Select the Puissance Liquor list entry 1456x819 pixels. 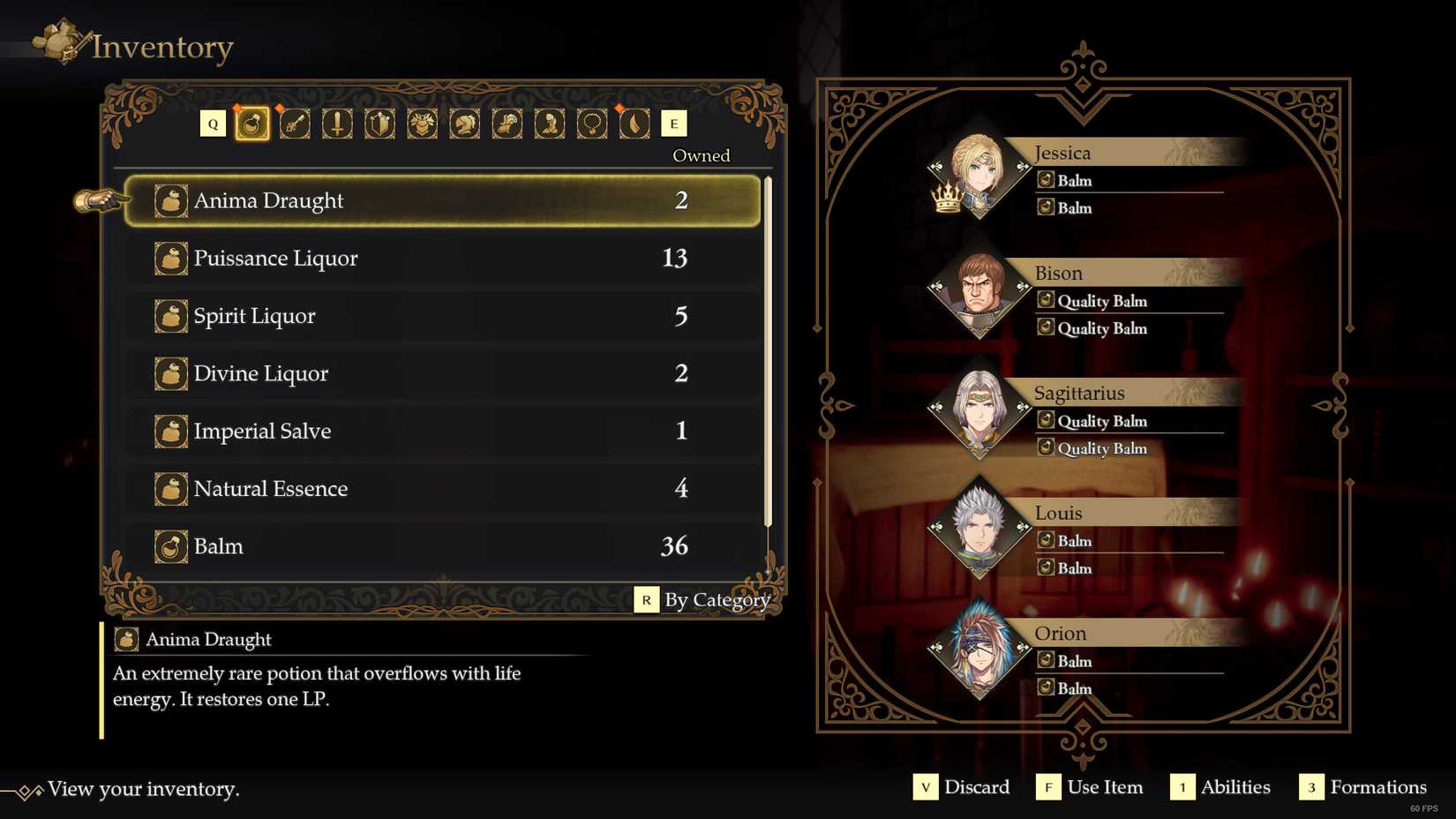[x=441, y=258]
